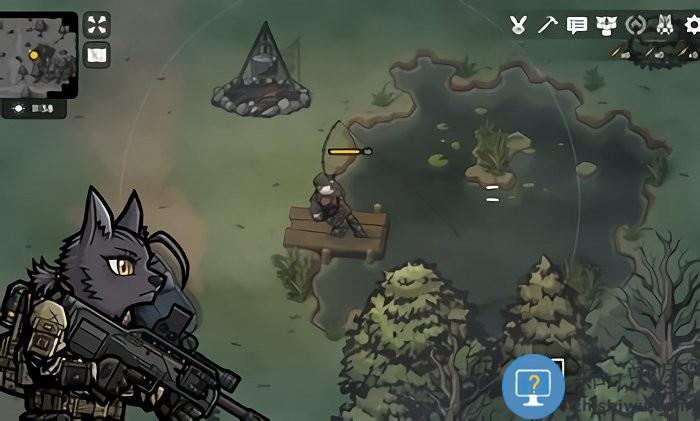Open the chat speech-bubble icon
The image size is (700, 421).
coord(577,25)
